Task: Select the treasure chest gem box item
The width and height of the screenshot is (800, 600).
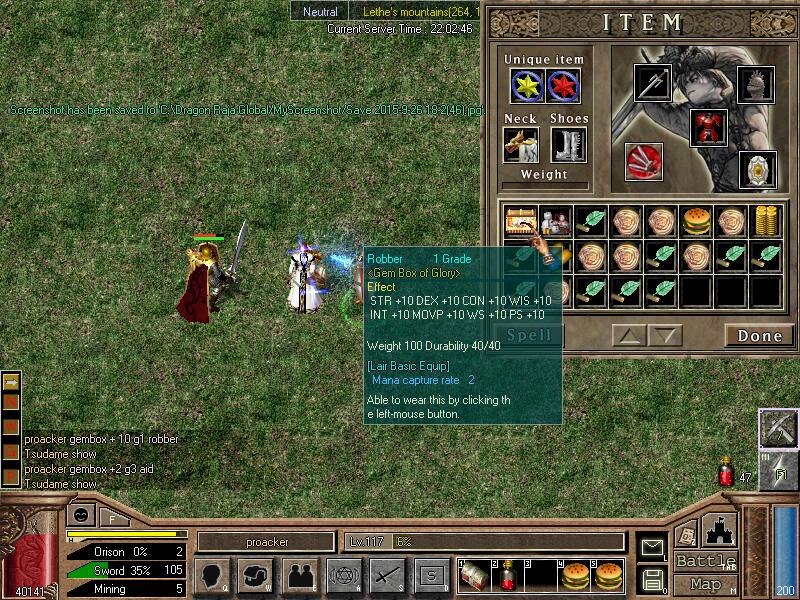Action: tap(521, 219)
